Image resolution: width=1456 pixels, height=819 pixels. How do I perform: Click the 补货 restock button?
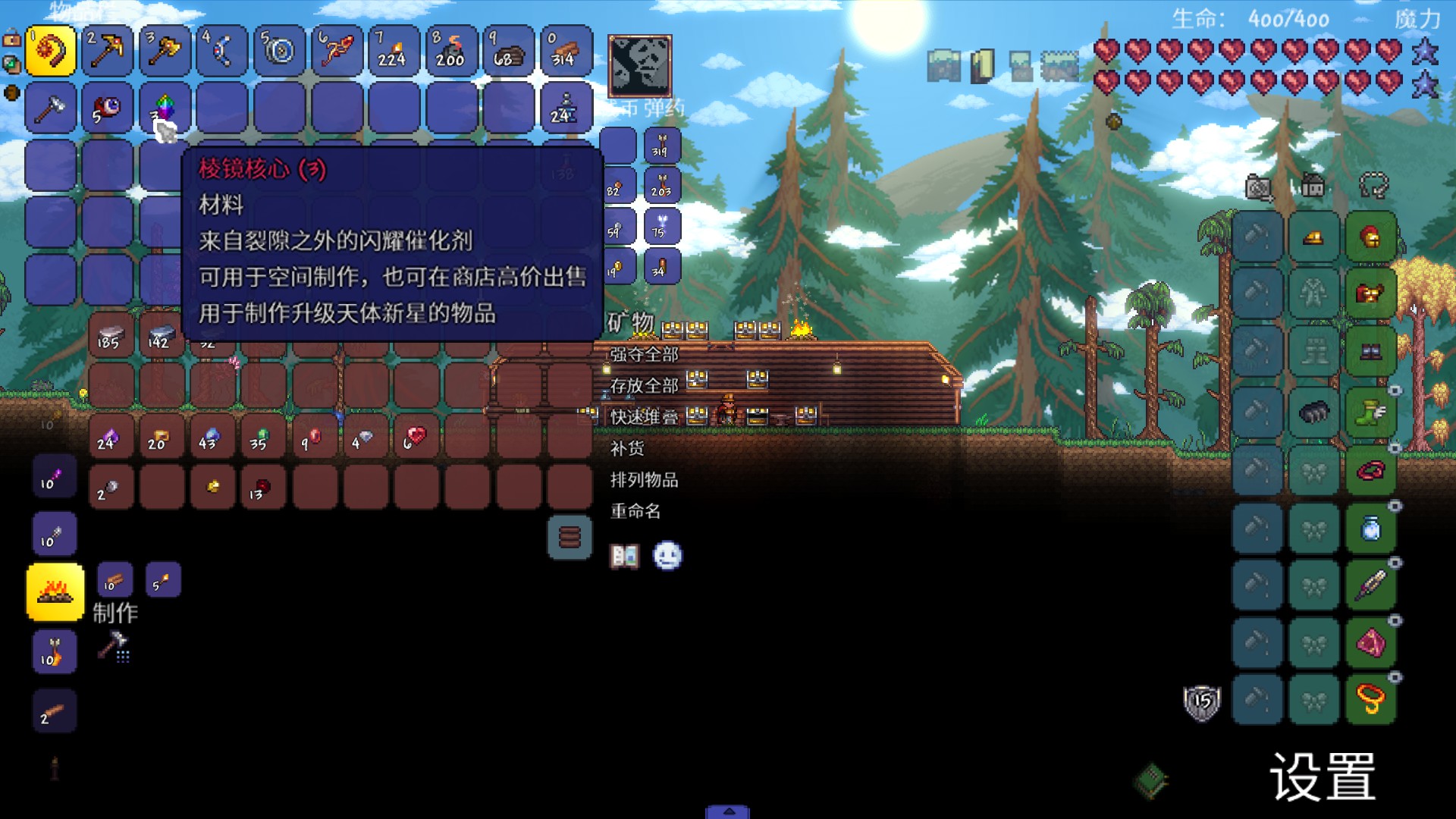(627, 449)
